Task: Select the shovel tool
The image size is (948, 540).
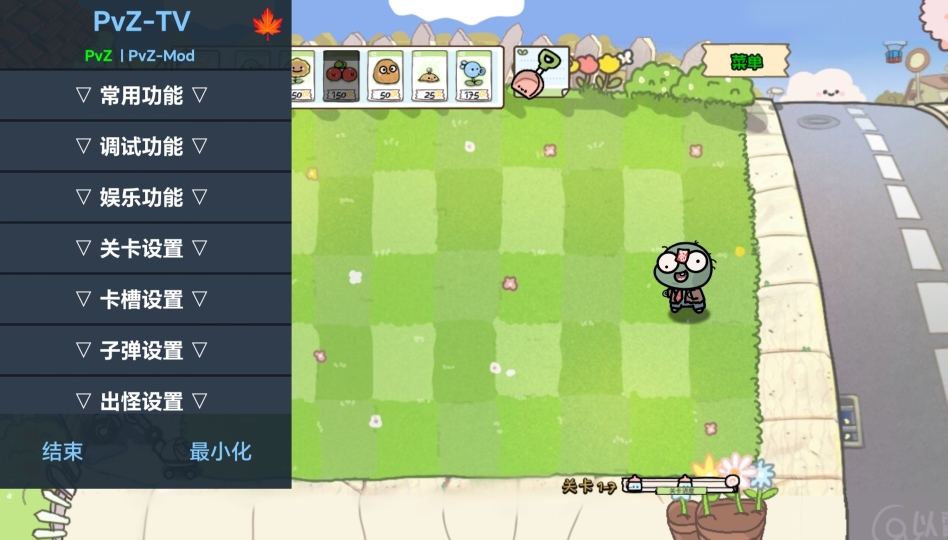Action: pyautogui.click(x=540, y=72)
